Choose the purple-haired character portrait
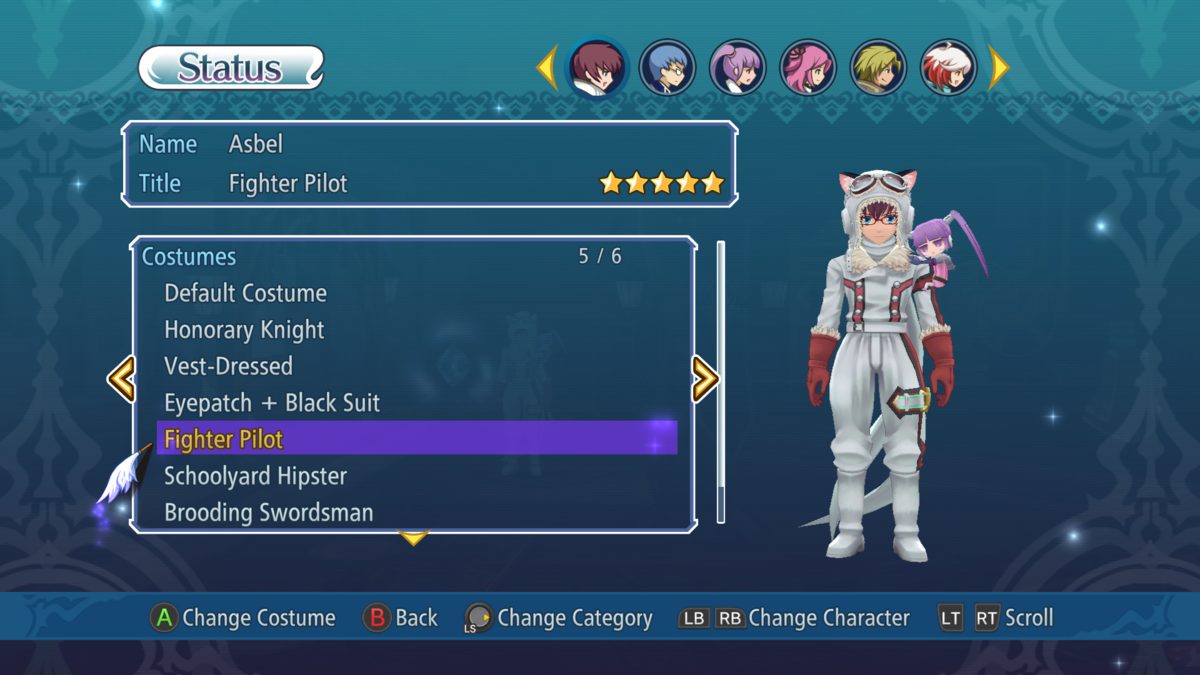This screenshot has width=1200, height=675. point(737,68)
